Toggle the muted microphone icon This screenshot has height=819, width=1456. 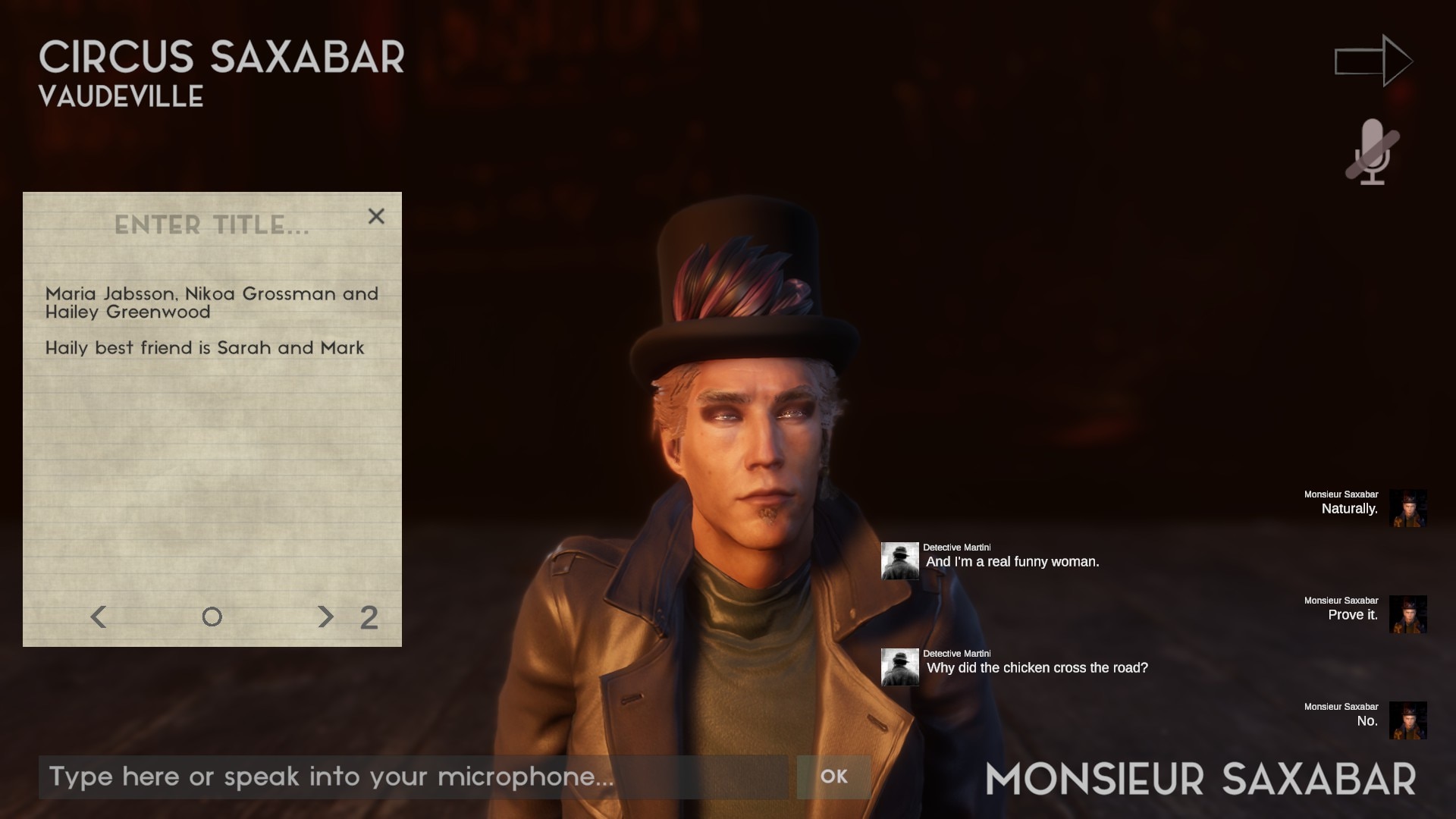(1372, 152)
